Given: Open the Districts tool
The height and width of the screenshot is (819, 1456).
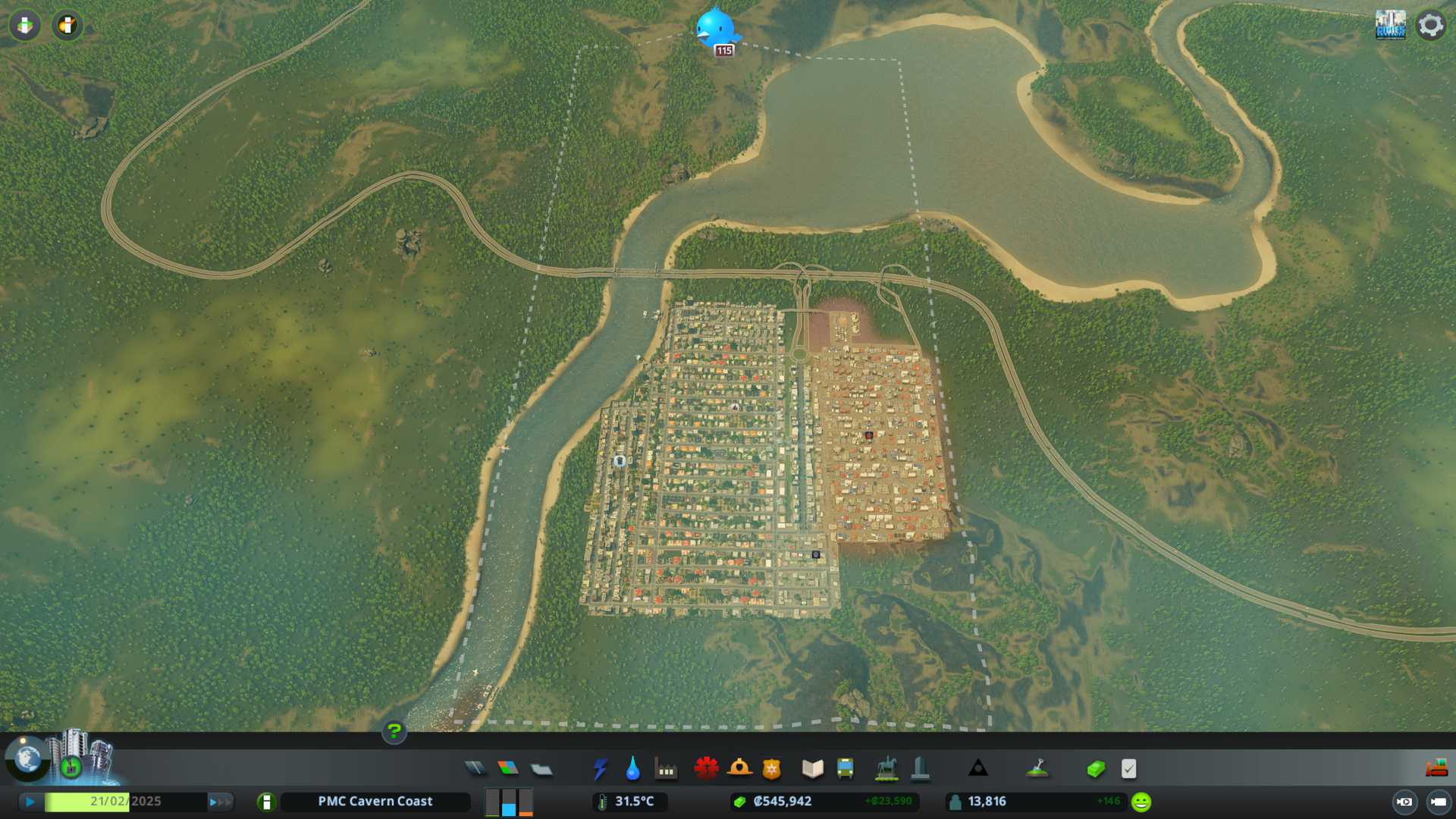Looking at the screenshot, I should pyautogui.click(x=541, y=769).
